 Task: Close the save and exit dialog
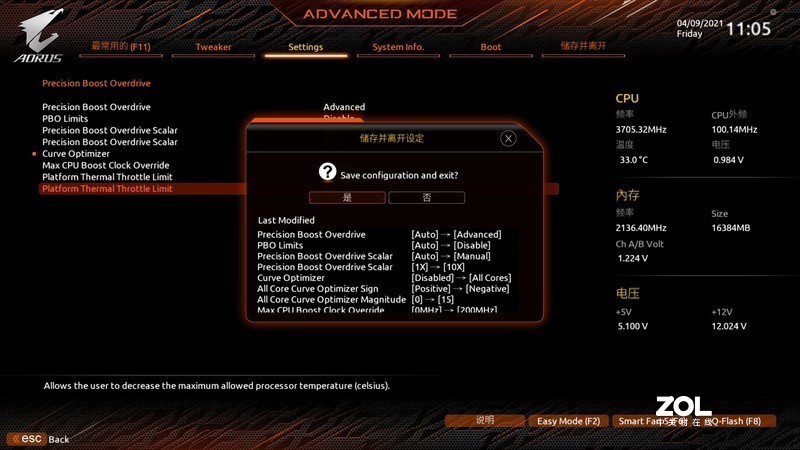click(x=508, y=138)
